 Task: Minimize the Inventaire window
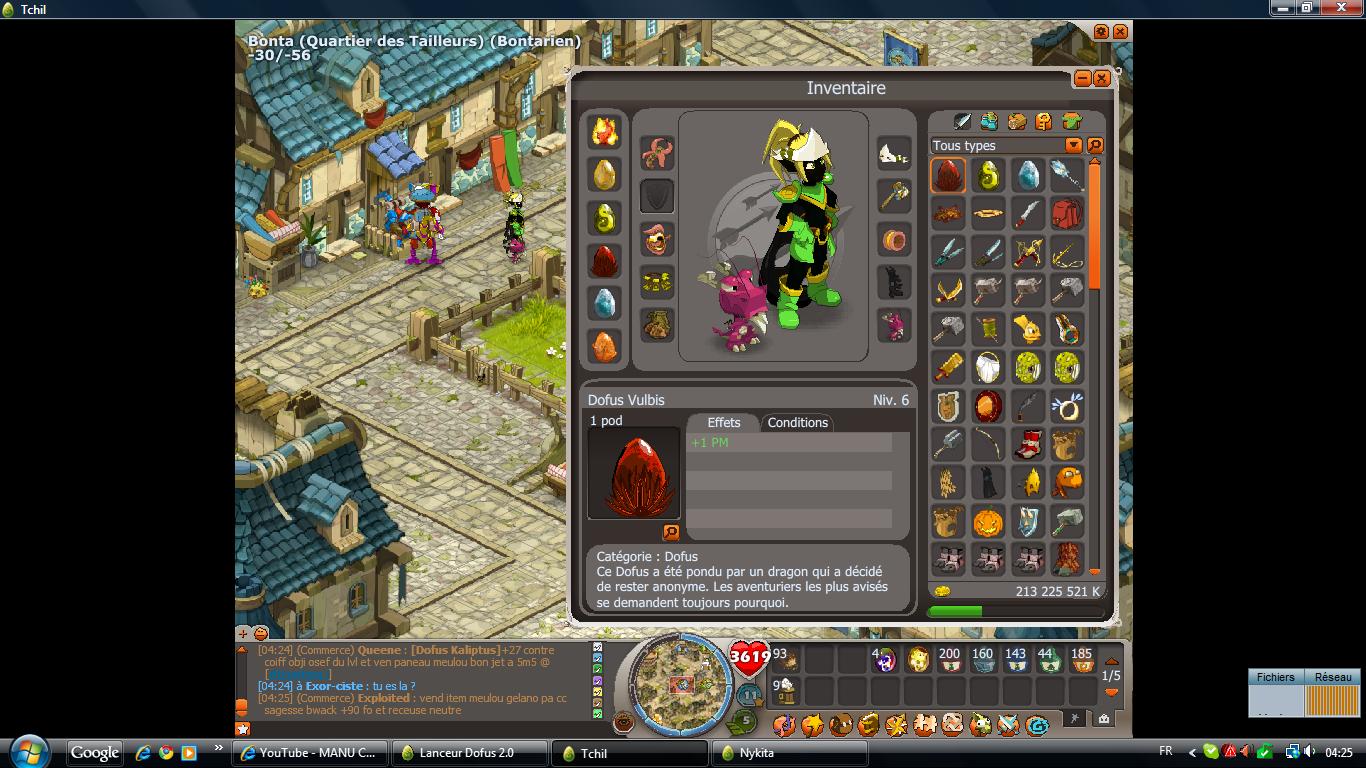[x=1083, y=78]
